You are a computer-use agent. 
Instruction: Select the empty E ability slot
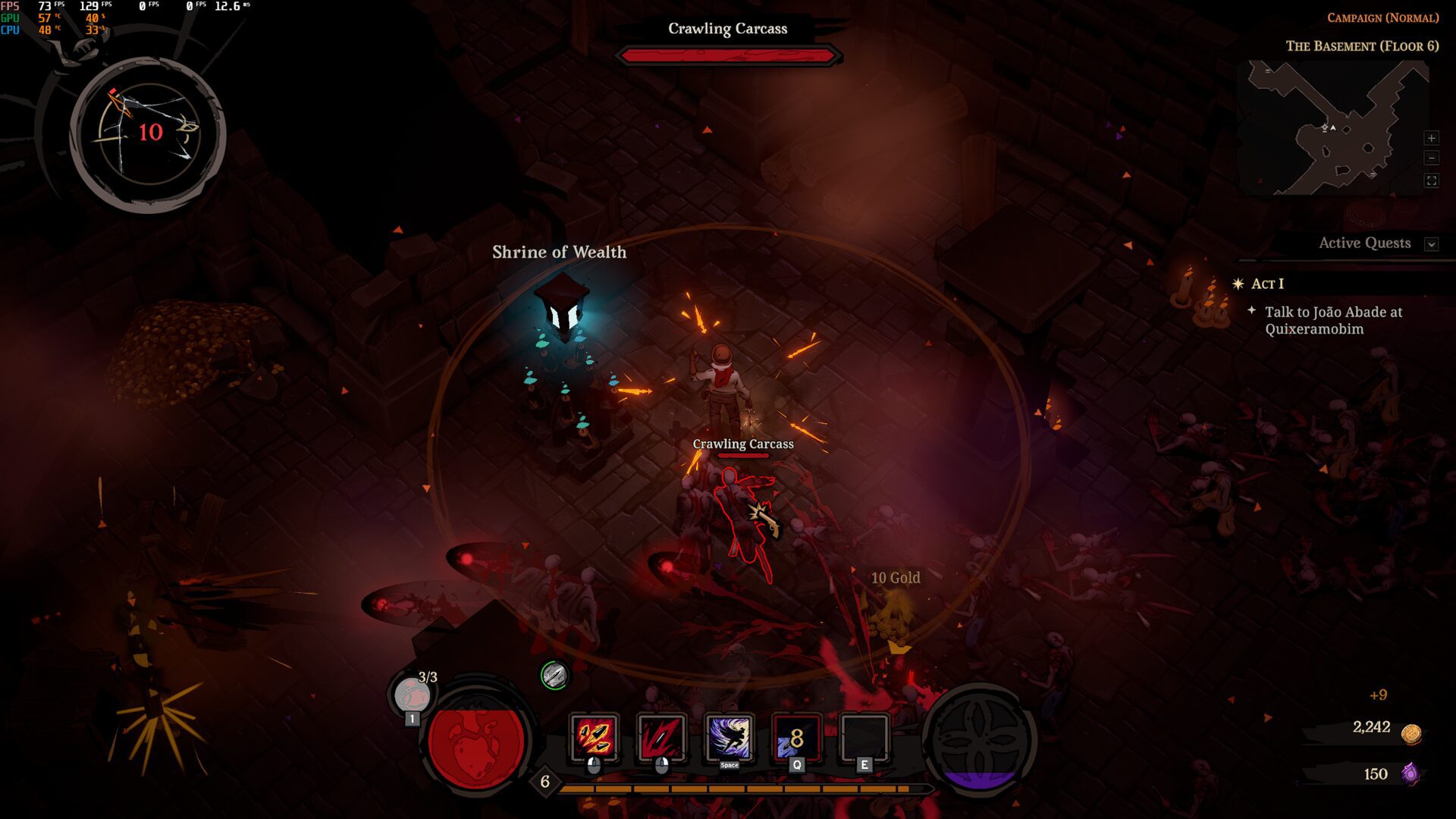point(864,737)
